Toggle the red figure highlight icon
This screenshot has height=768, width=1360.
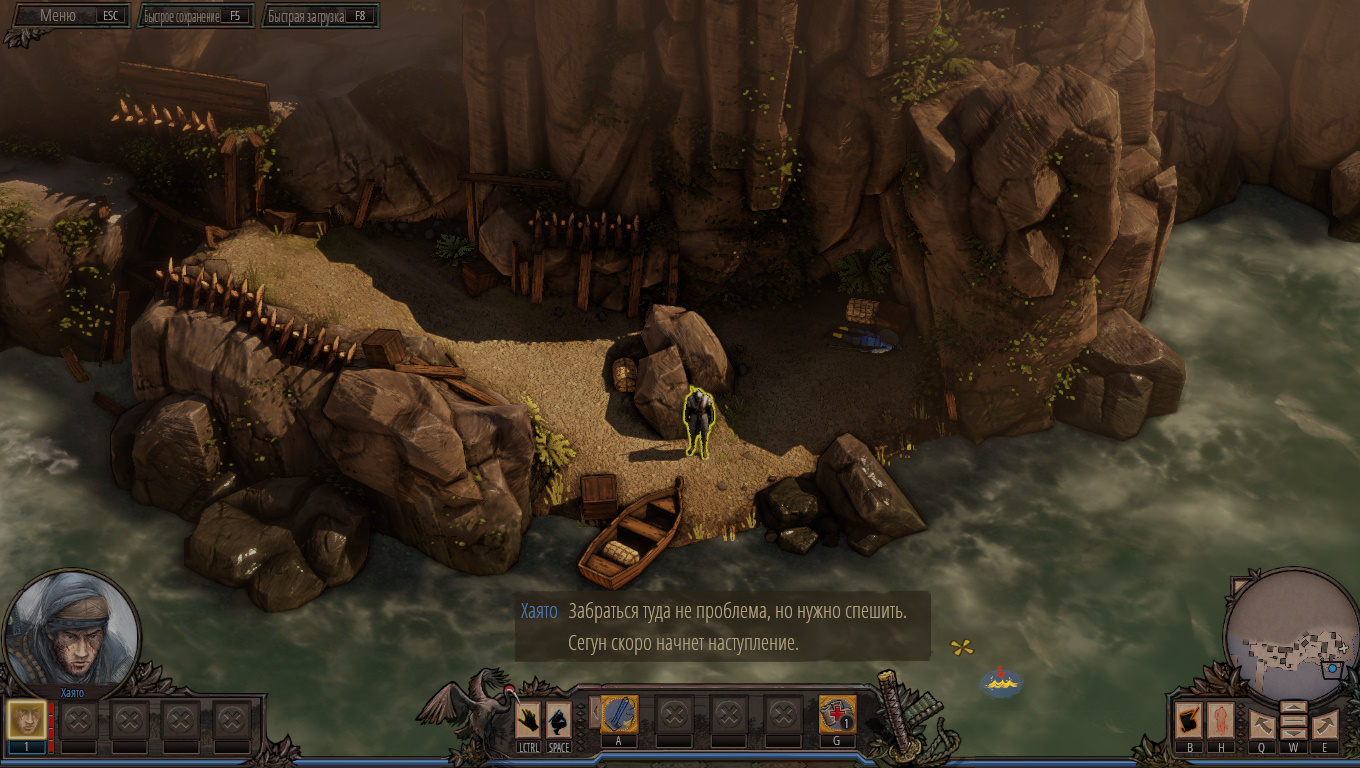point(1220,719)
